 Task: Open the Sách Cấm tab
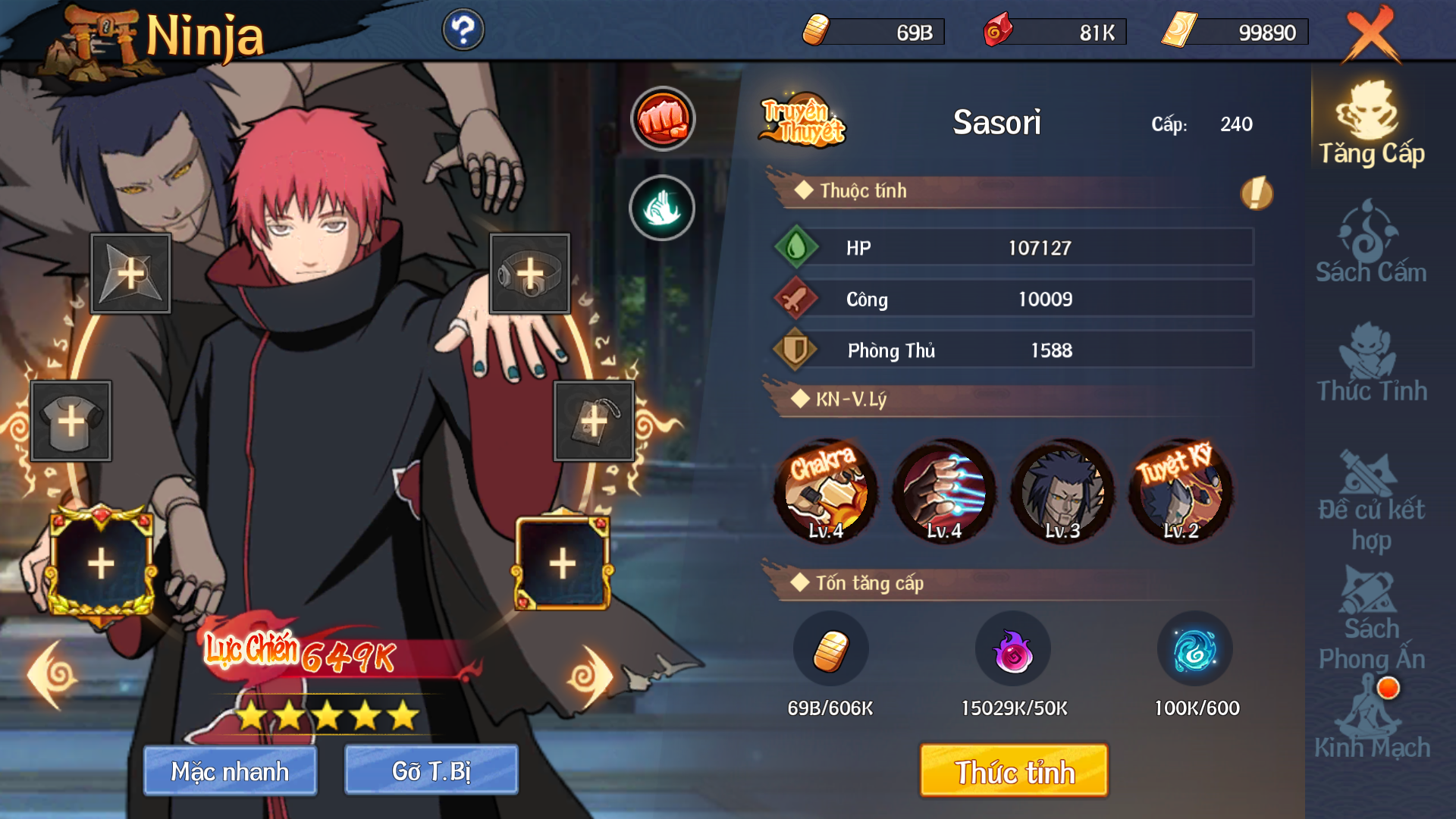coord(1370,243)
